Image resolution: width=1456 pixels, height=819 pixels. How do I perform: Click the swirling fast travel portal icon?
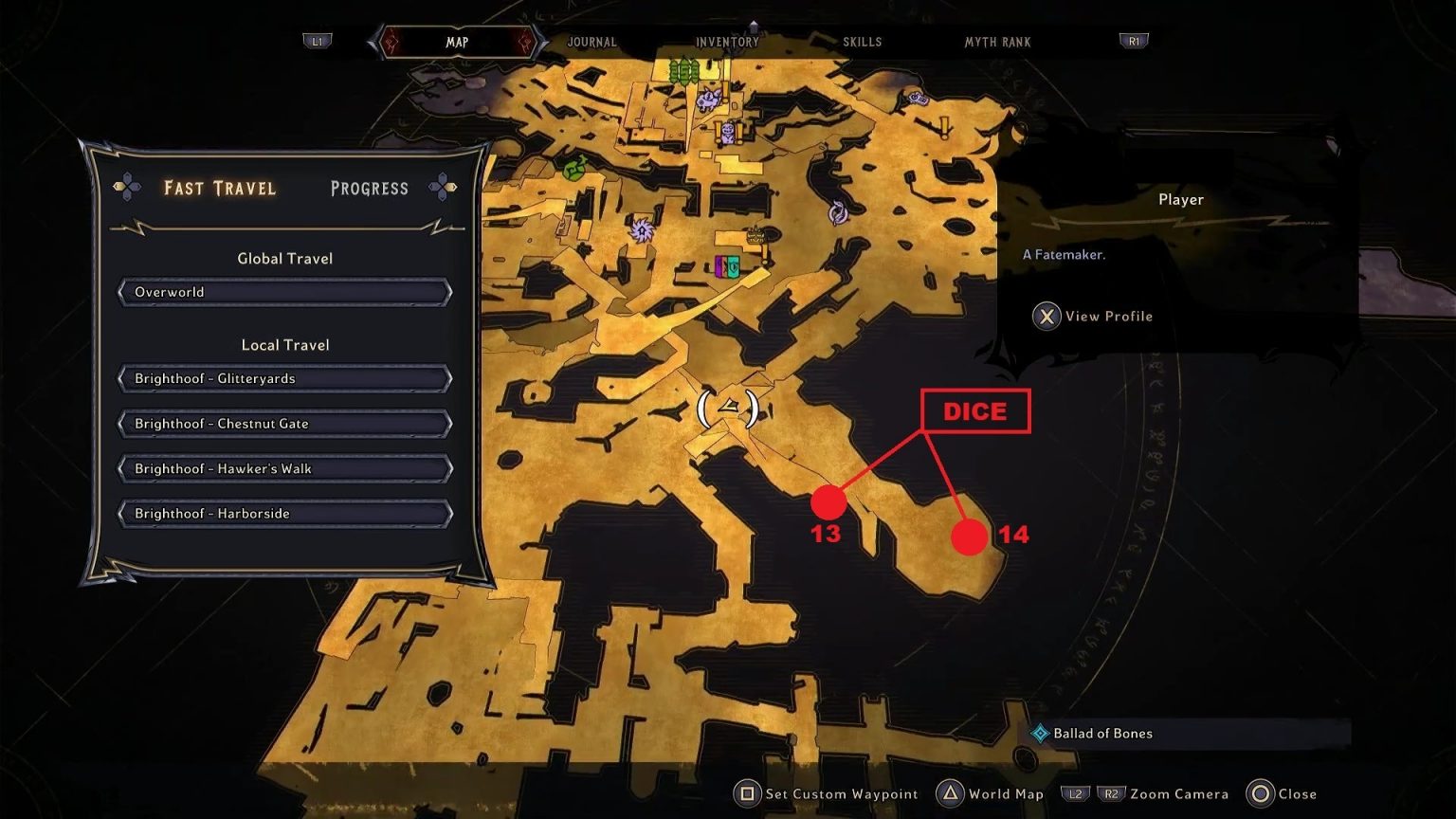click(x=642, y=229)
